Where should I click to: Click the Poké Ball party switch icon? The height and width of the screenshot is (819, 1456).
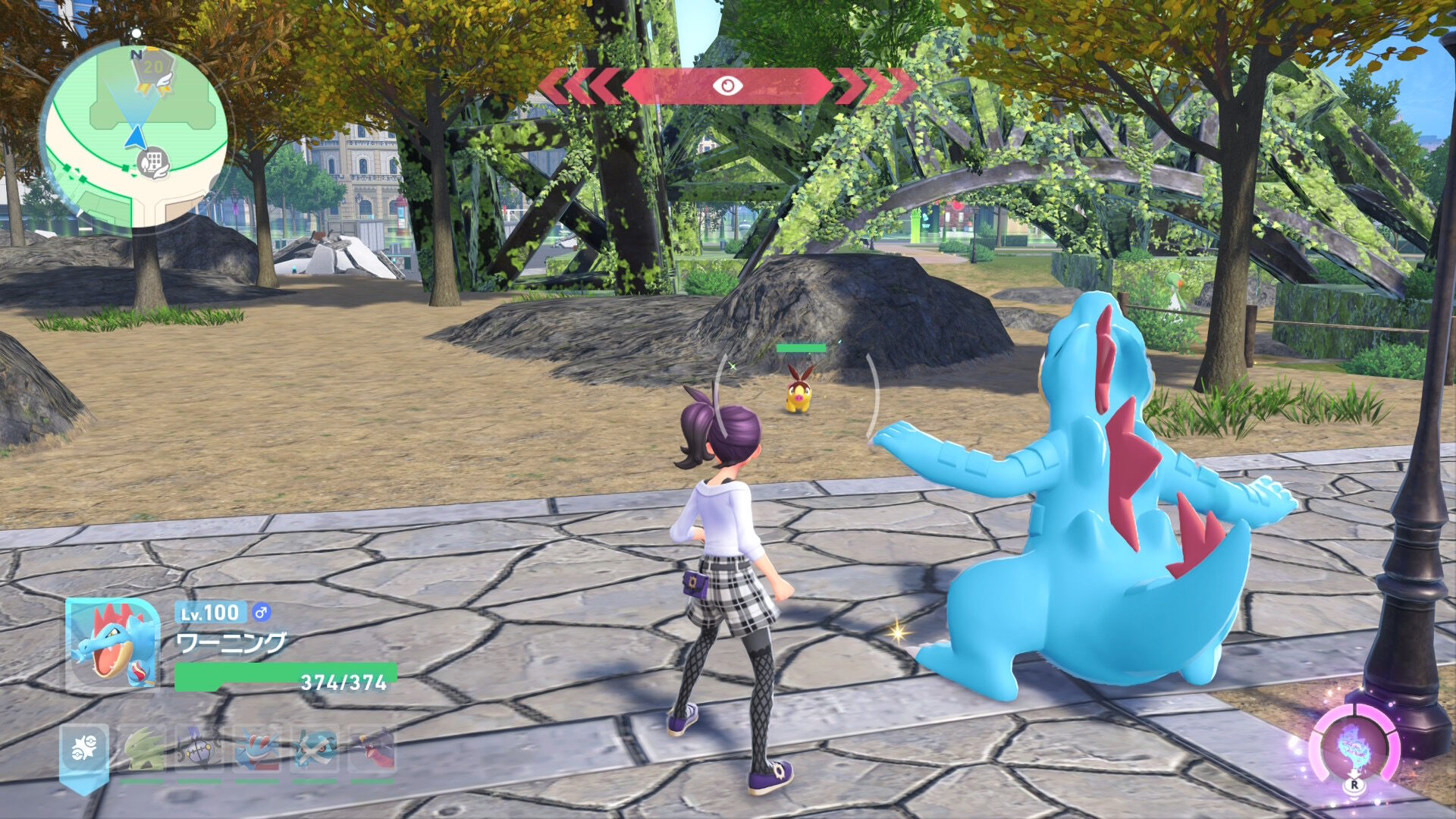click(84, 750)
